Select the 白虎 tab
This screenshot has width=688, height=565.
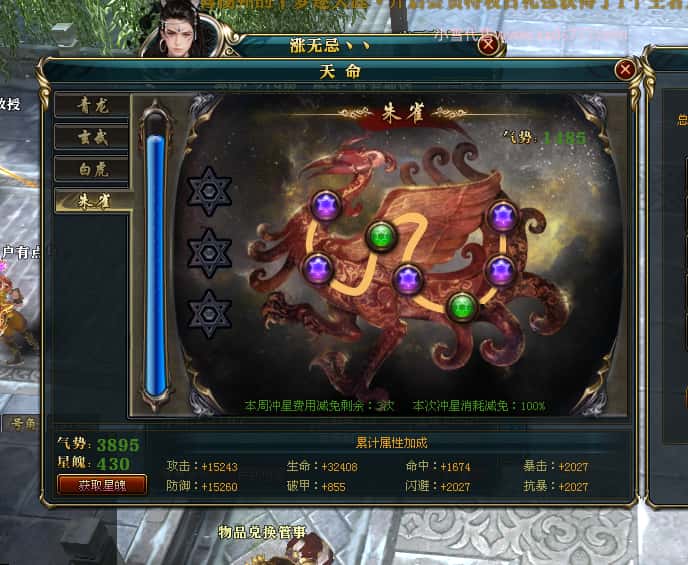point(92,169)
